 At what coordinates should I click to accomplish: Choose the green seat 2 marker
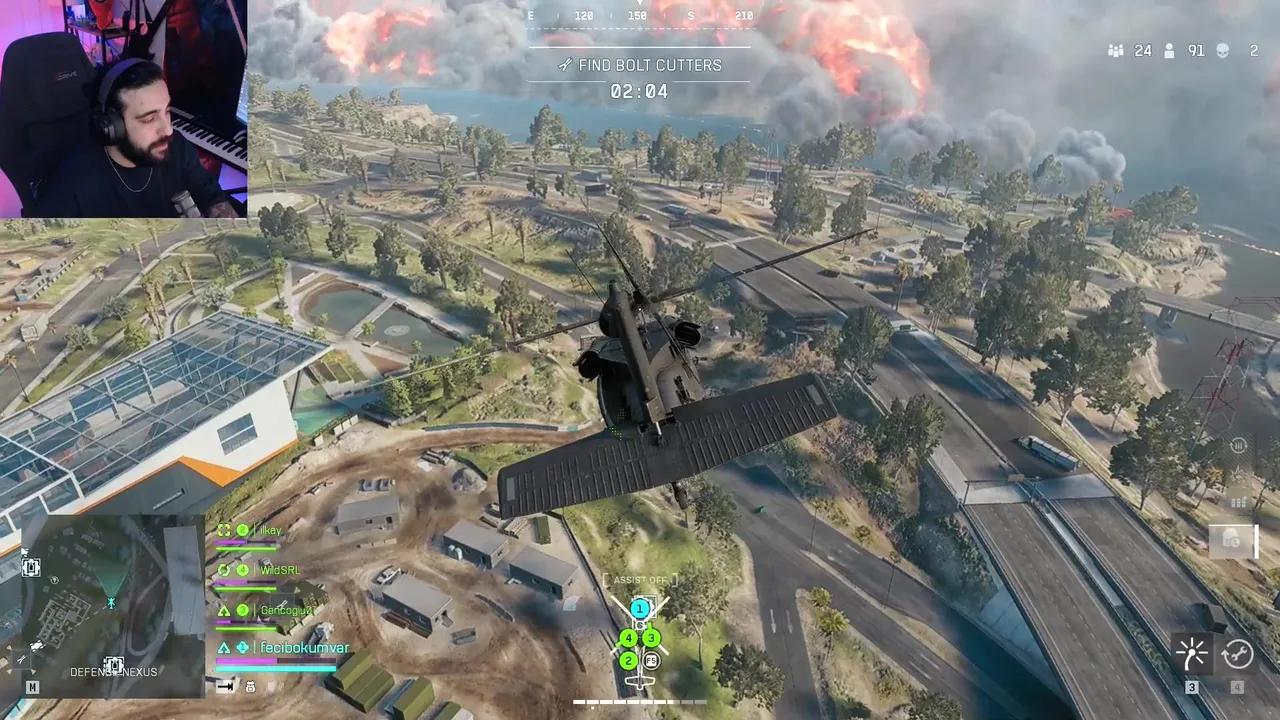[628, 660]
